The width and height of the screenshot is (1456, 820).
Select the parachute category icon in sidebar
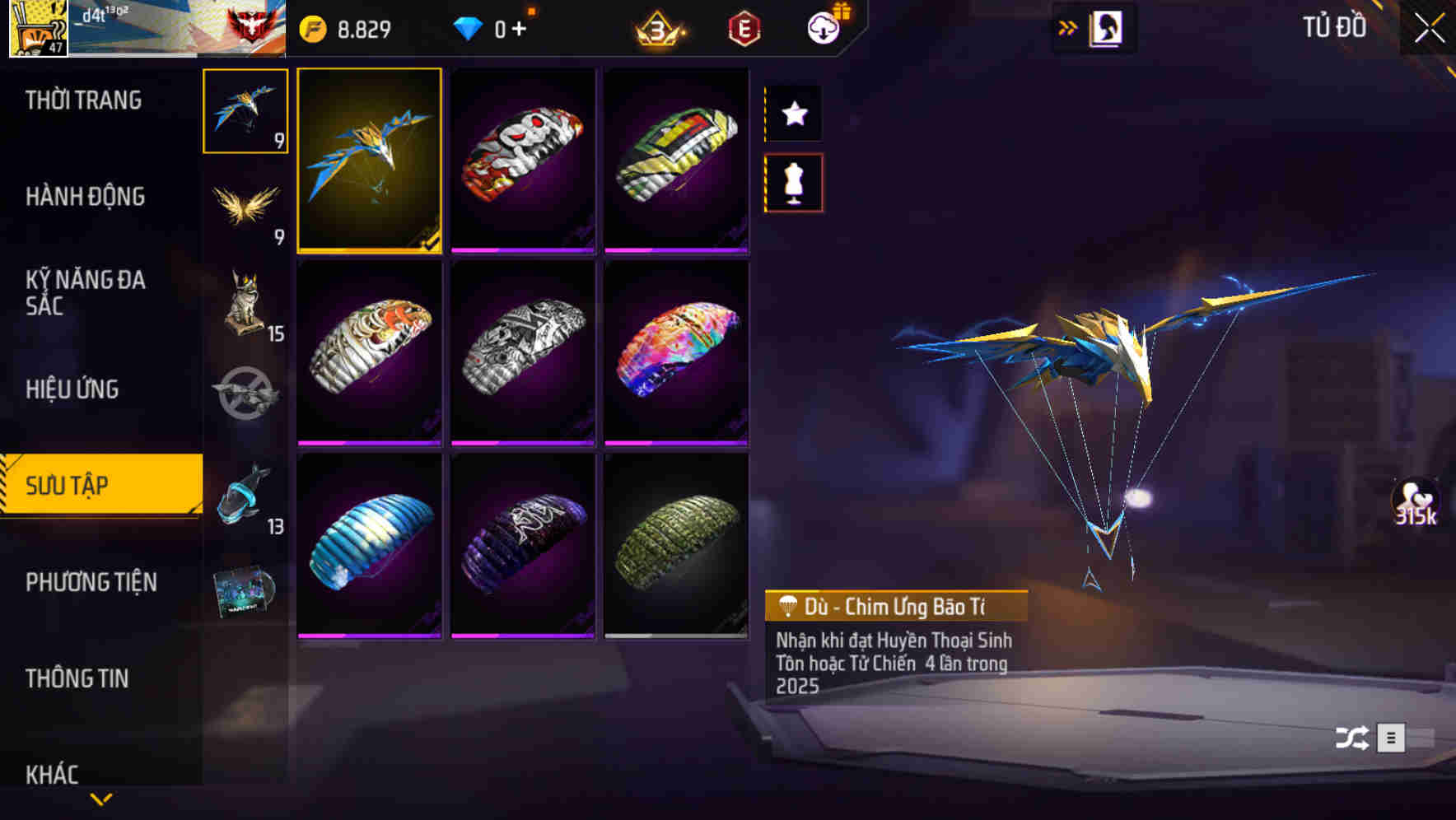coord(245,111)
